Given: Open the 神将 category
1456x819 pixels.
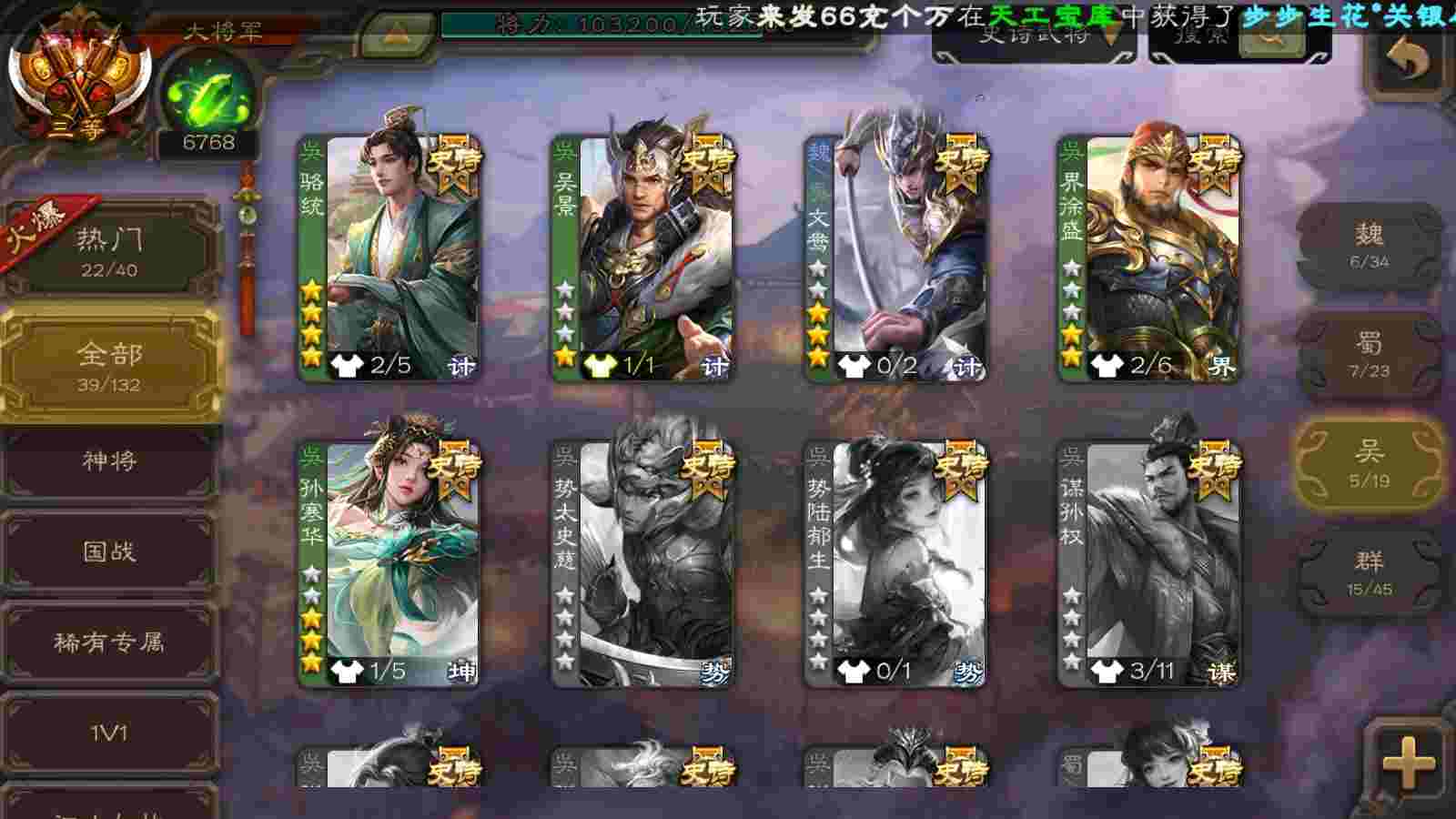Looking at the screenshot, I should [109, 461].
